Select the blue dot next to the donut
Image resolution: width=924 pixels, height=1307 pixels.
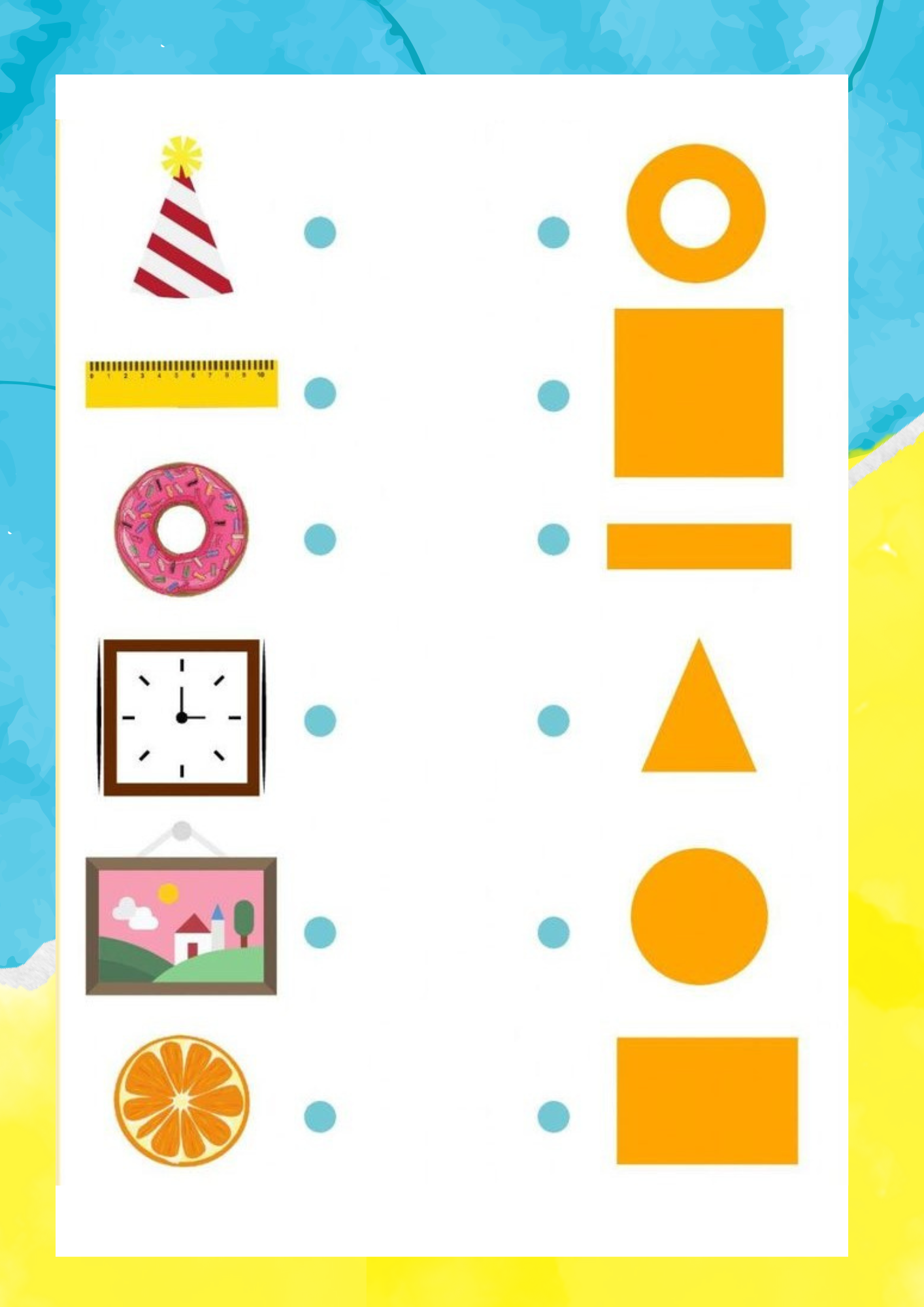[320, 540]
